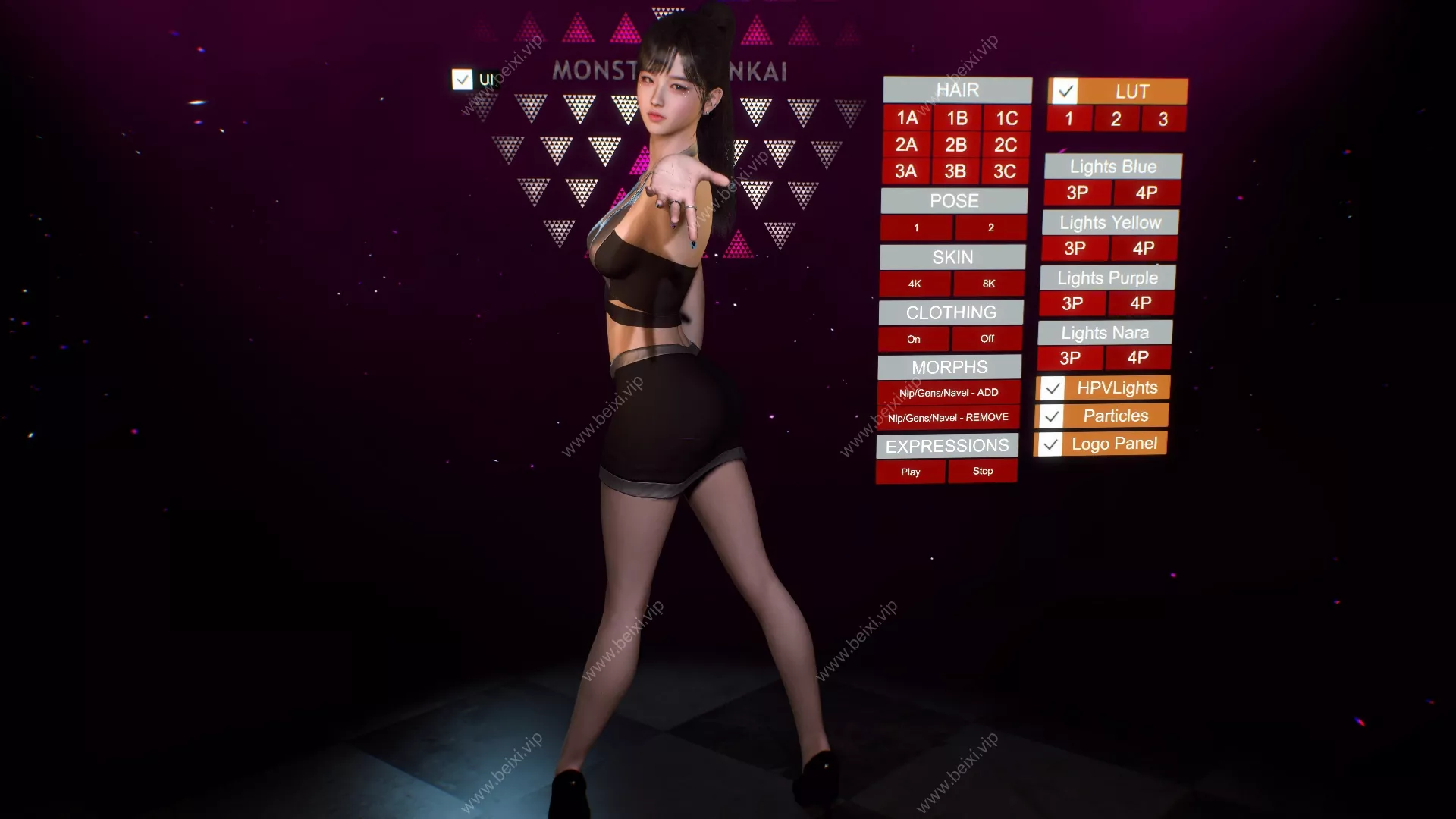Activate Lights Yellow 4P
This screenshot has height=819, width=1456.
pos(1144,248)
